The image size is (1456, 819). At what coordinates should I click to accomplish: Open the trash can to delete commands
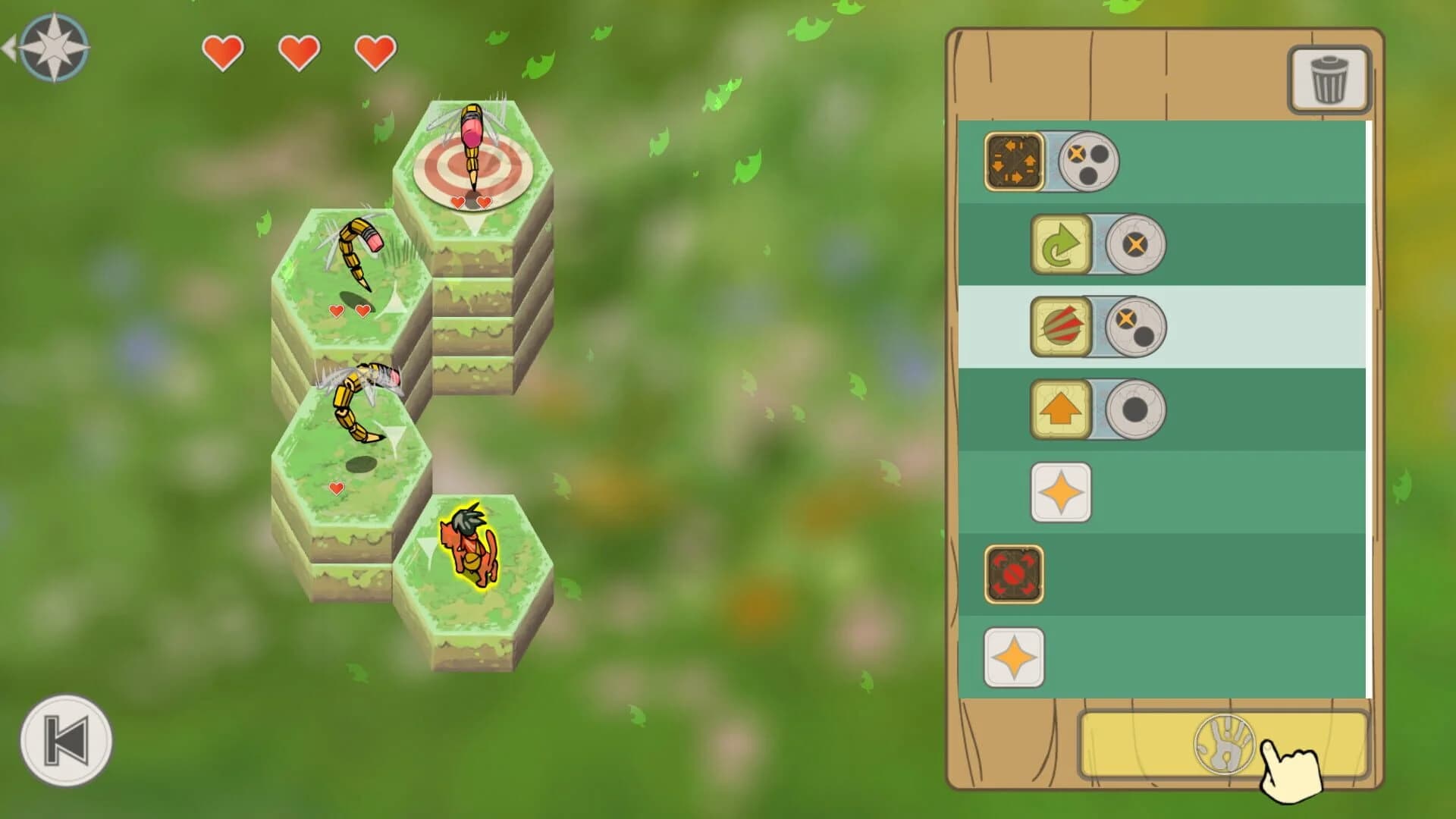(1329, 79)
